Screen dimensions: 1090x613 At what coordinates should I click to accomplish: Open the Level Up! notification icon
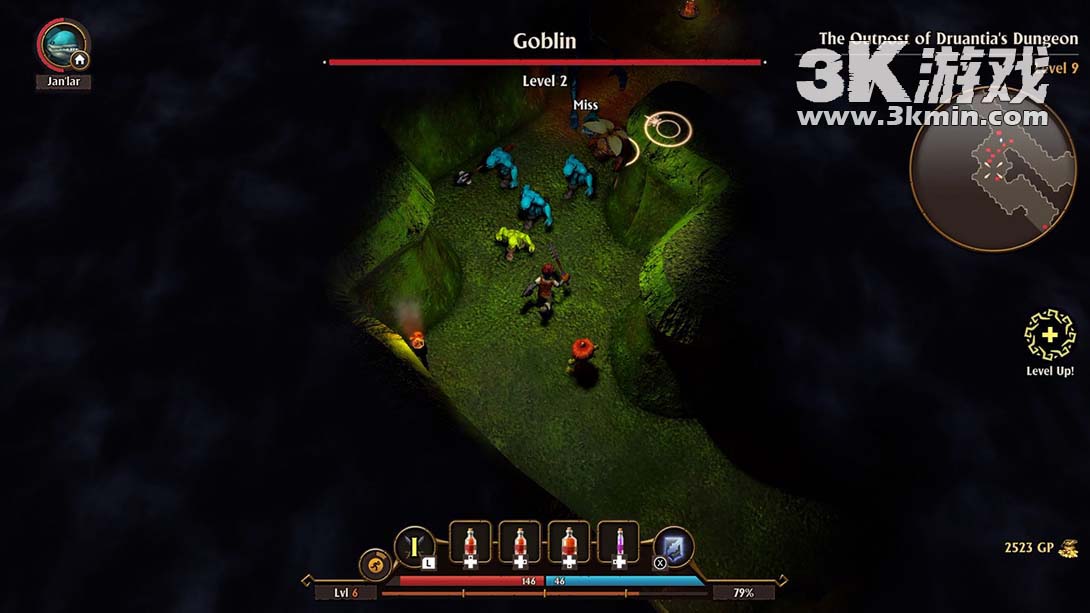[1049, 337]
